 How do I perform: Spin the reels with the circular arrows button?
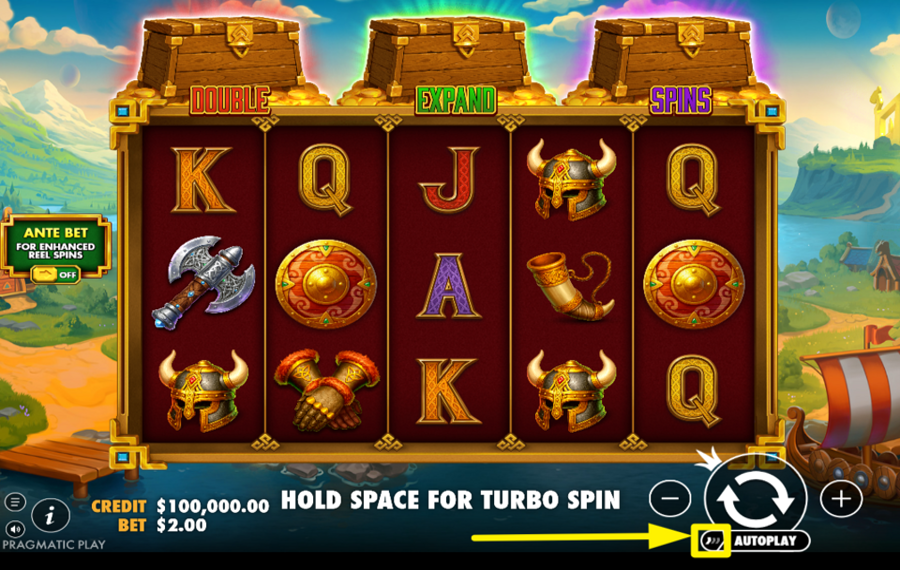757,496
